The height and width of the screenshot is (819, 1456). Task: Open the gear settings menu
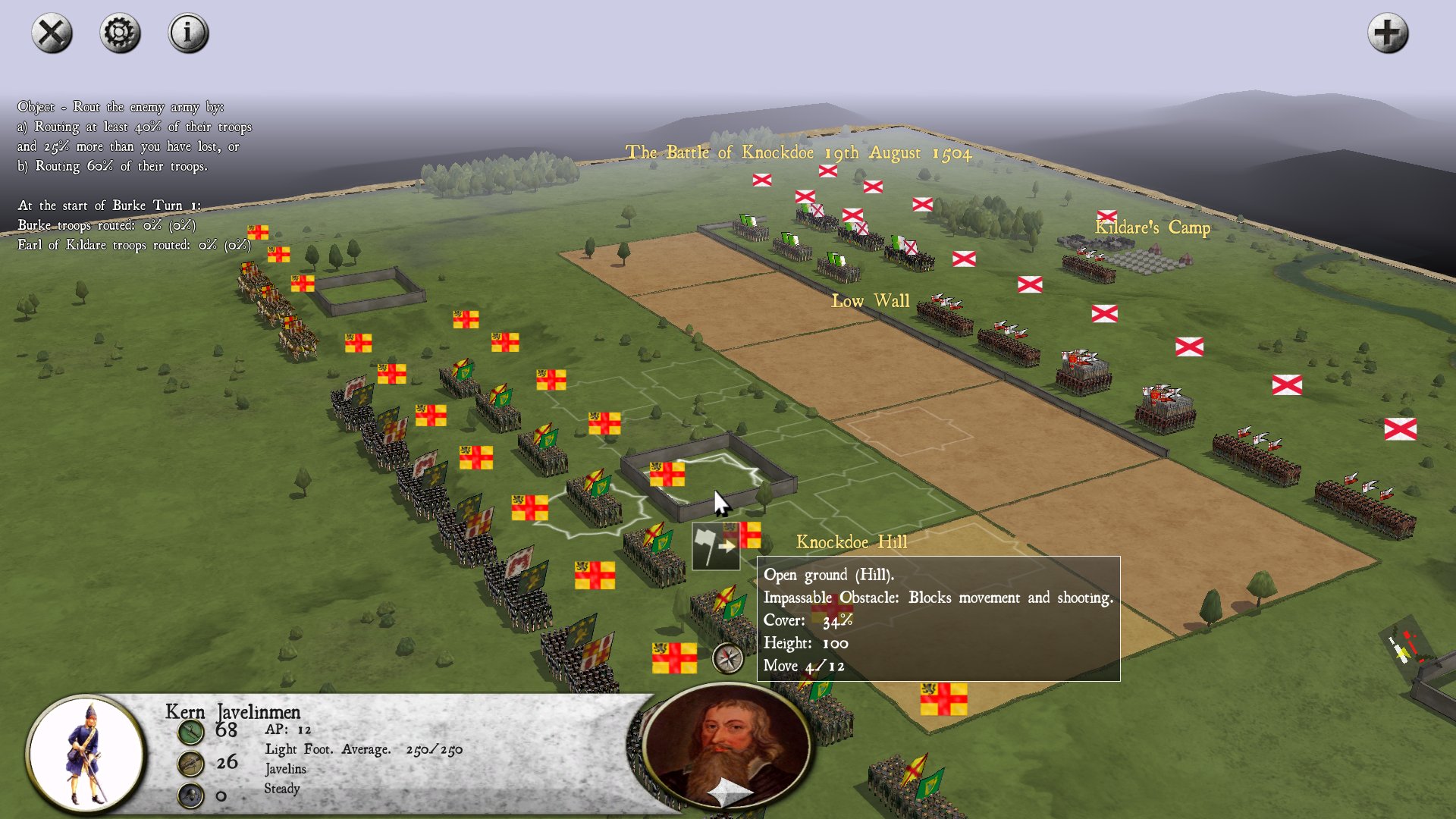pyautogui.click(x=120, y=33)
